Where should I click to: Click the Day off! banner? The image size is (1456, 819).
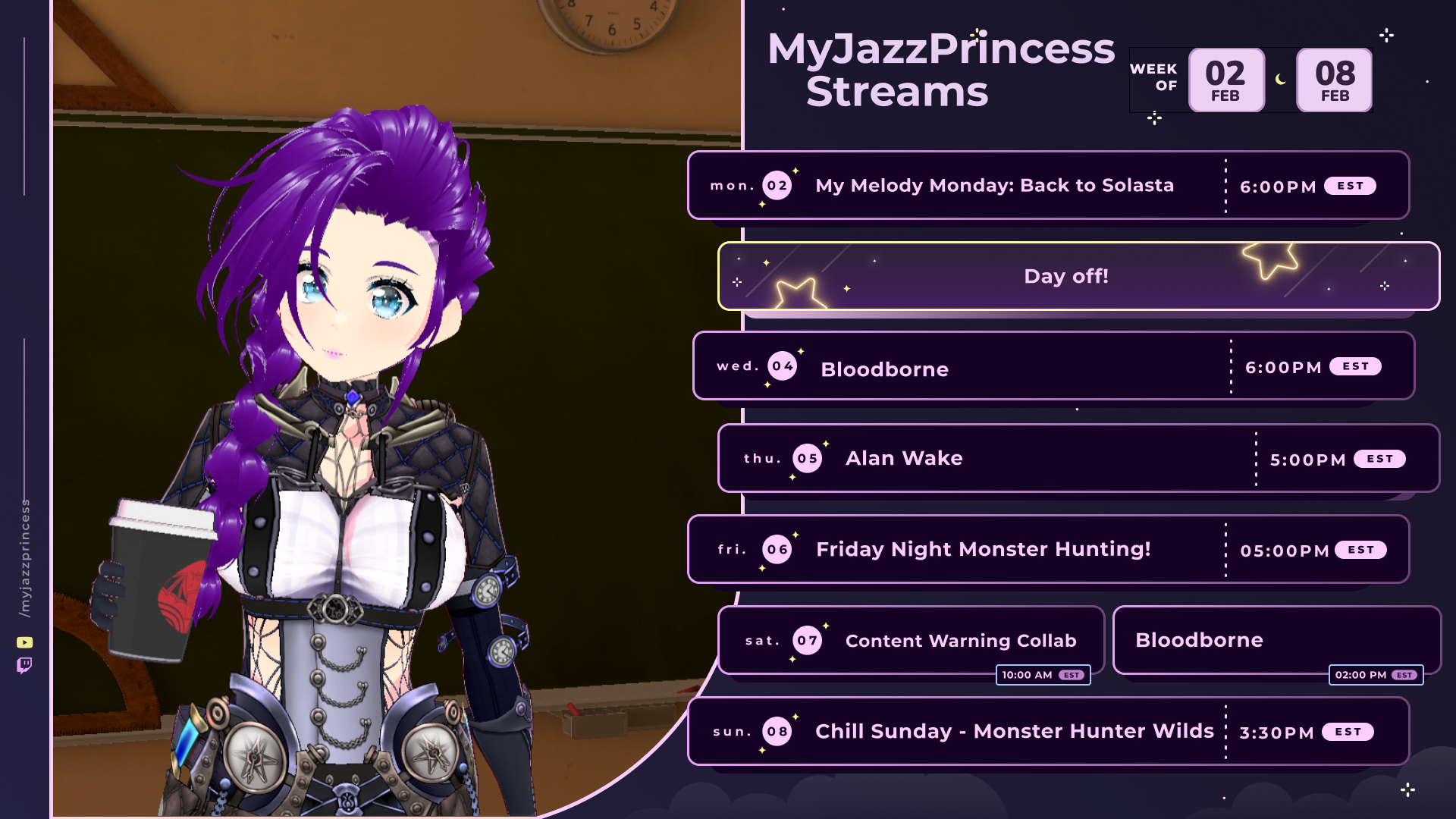(x=1065, y=276)
